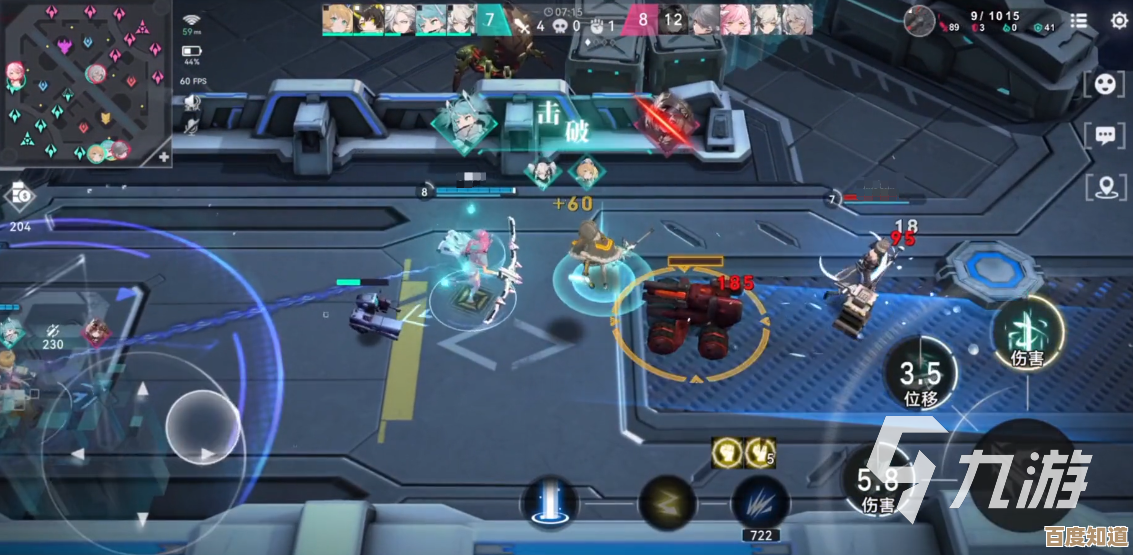Select the red-framed hero portrait by 230
1133x555 pixels.
point(96,333)
